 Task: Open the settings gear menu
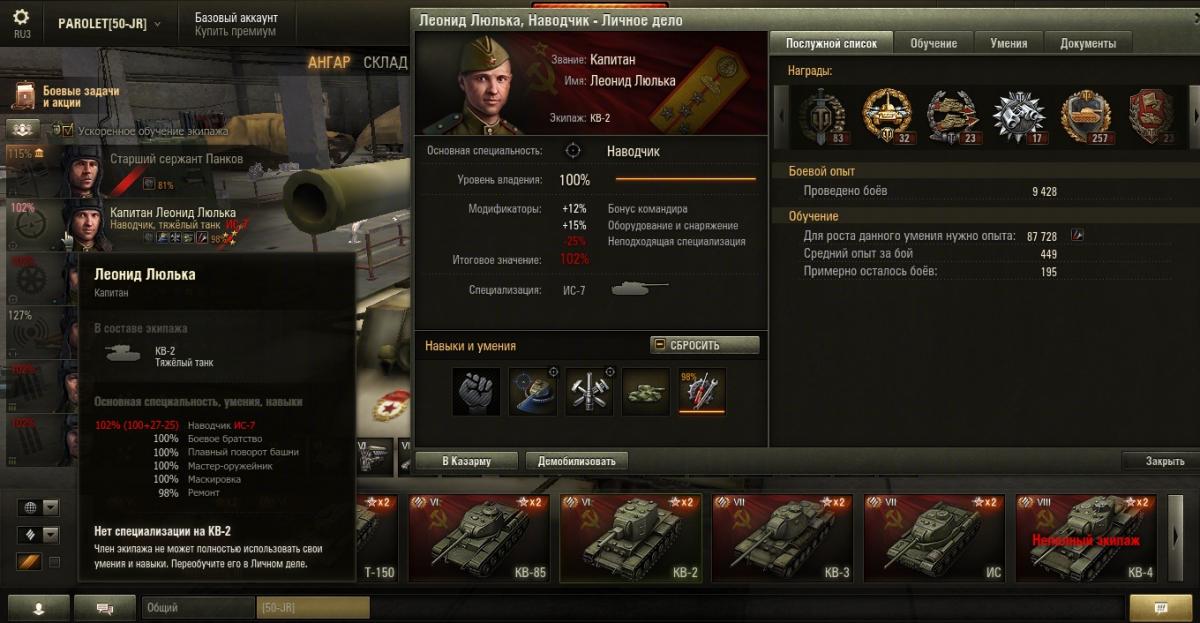pyautogui.click(x=21, y=19)
